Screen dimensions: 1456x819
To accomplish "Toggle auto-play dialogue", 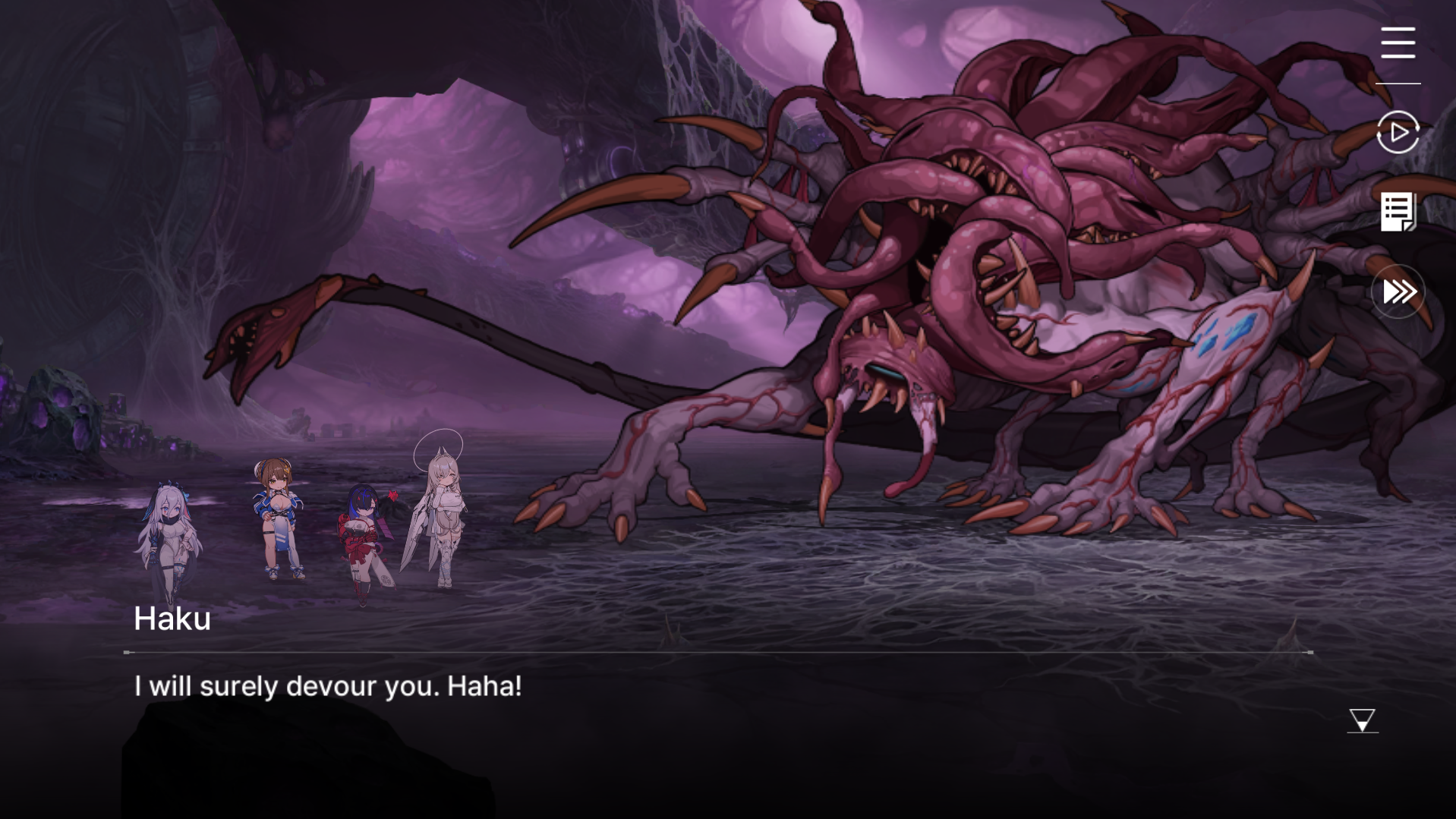I will (x=1398, y=132).
